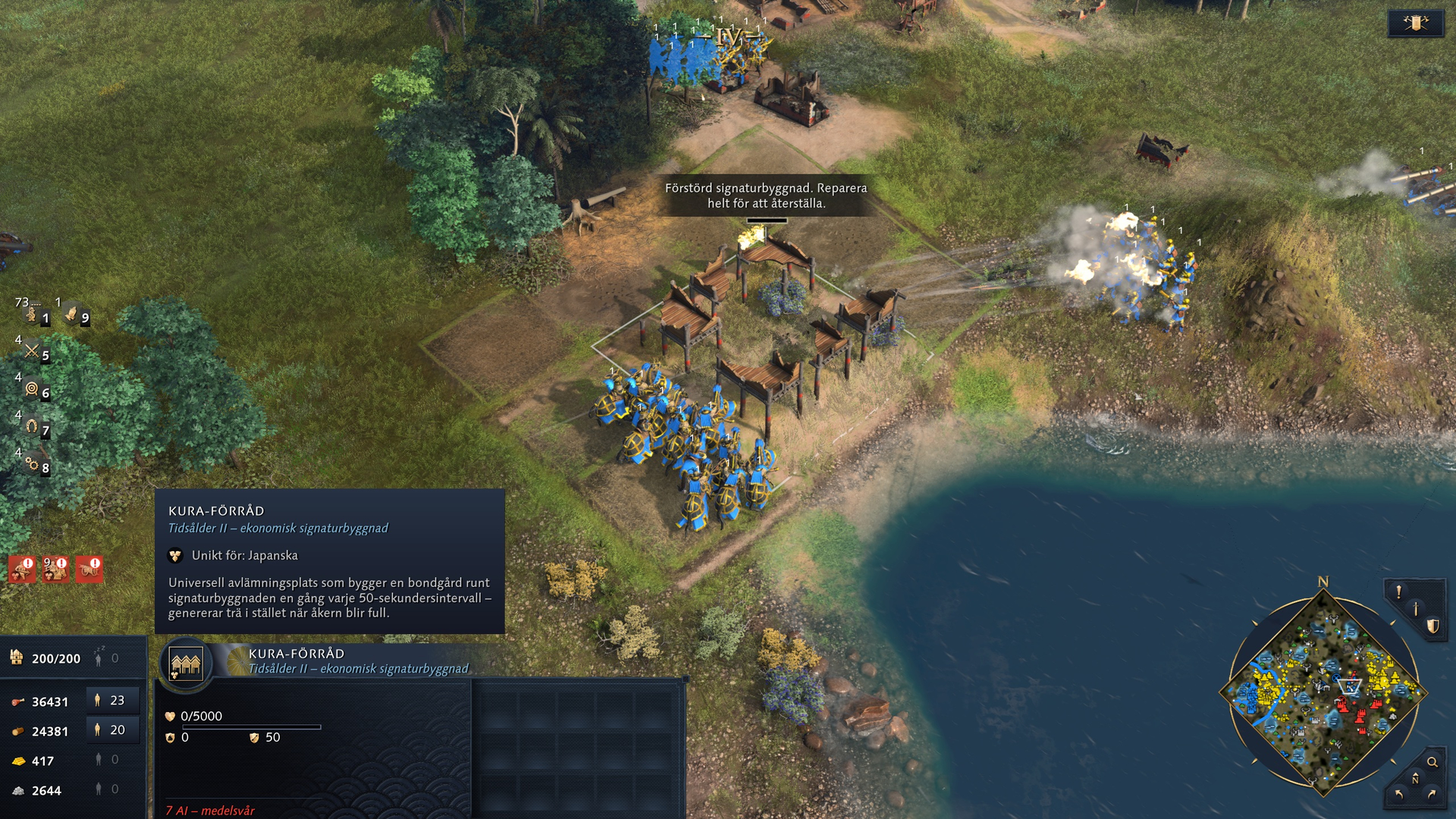
Task: Open the top-right menu button
Action: [x=1415, y=23]
